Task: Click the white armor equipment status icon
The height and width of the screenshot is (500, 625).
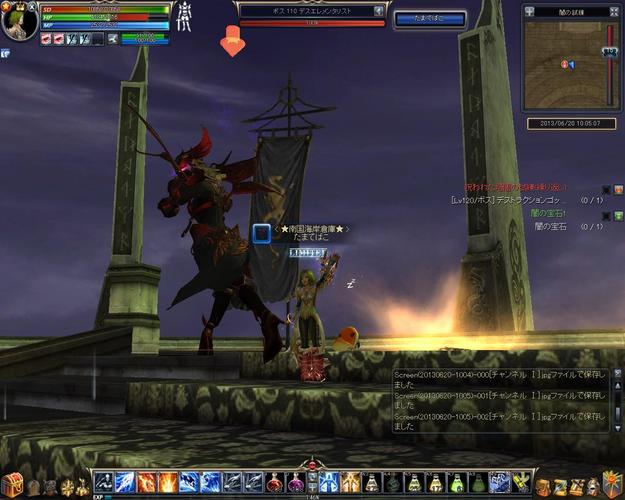Action: [184, 16]
